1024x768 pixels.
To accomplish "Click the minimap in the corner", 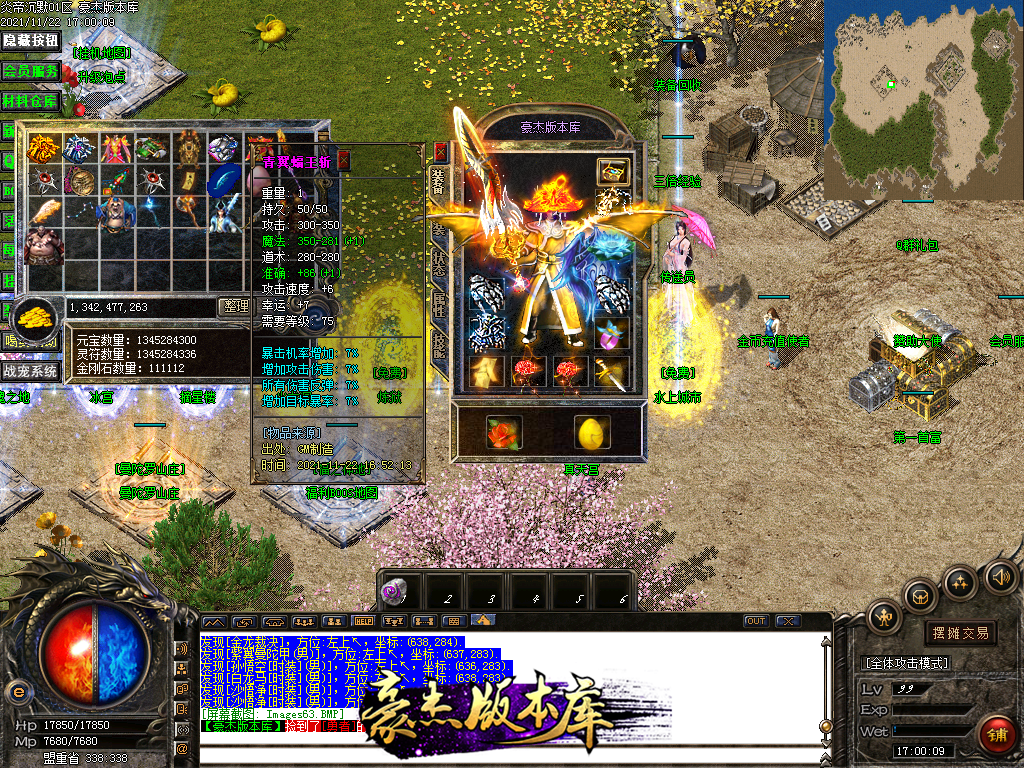I will pos(922,98).
